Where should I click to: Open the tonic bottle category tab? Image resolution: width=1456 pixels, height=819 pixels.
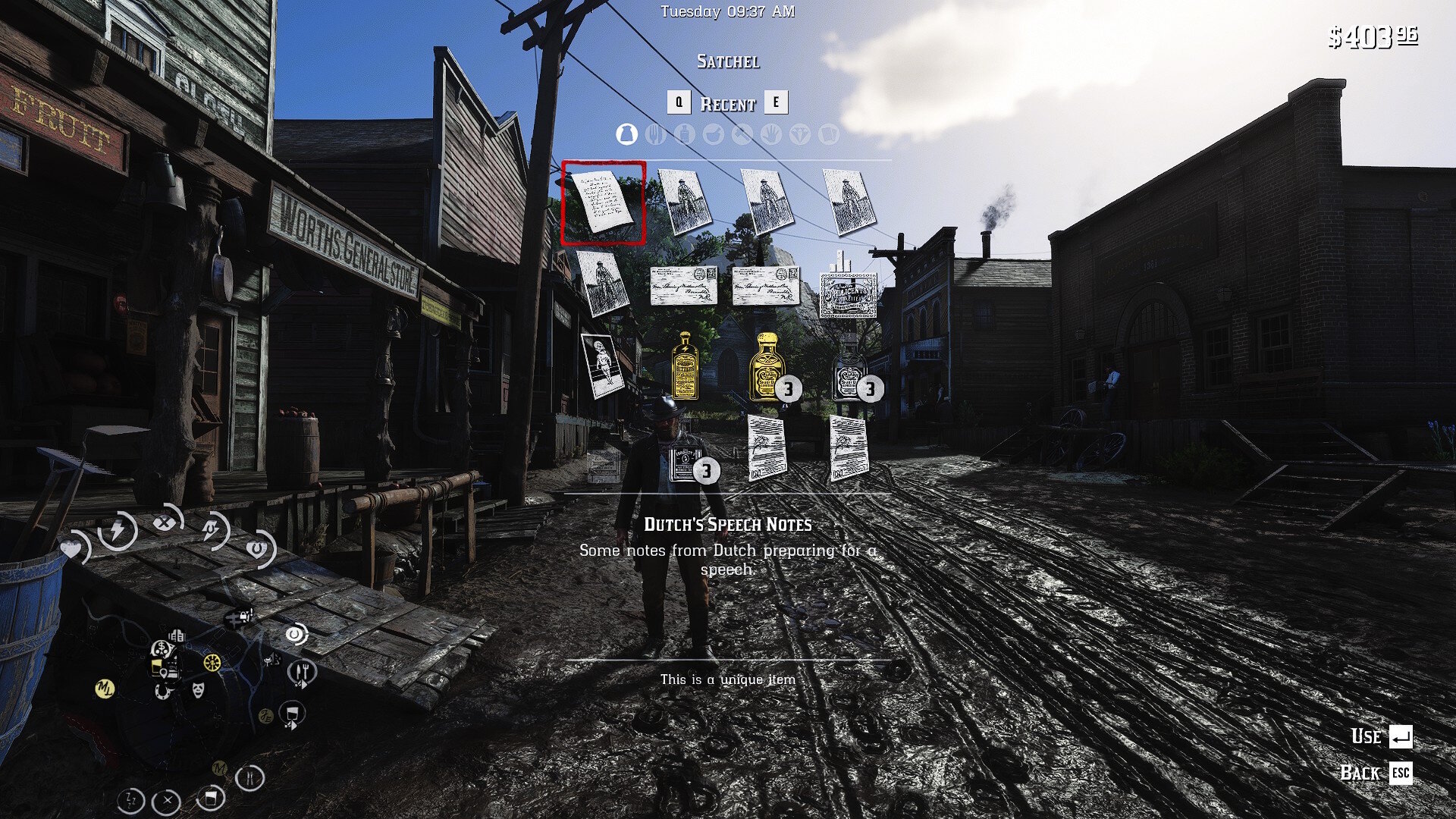tap(684, 135)
